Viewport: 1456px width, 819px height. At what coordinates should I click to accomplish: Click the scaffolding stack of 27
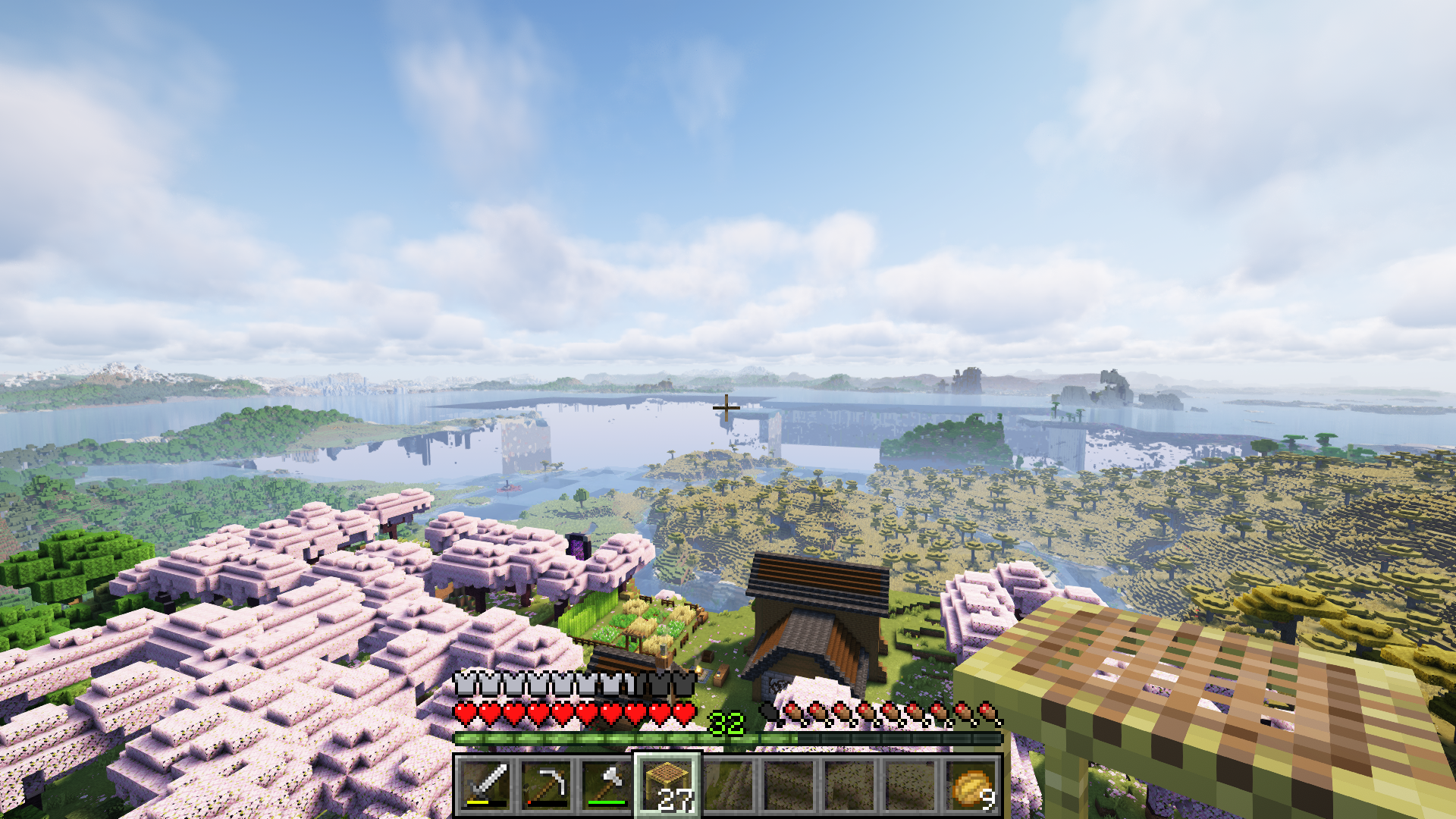[x=668, y=784]
